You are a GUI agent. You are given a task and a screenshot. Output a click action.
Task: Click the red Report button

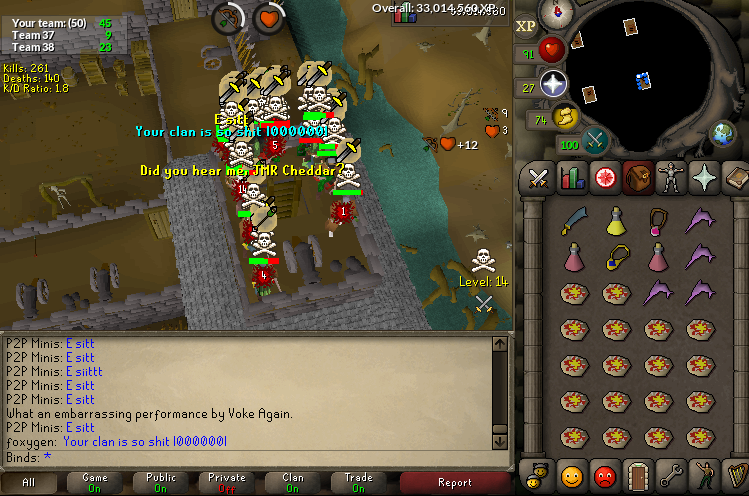(x=455, y=482)
